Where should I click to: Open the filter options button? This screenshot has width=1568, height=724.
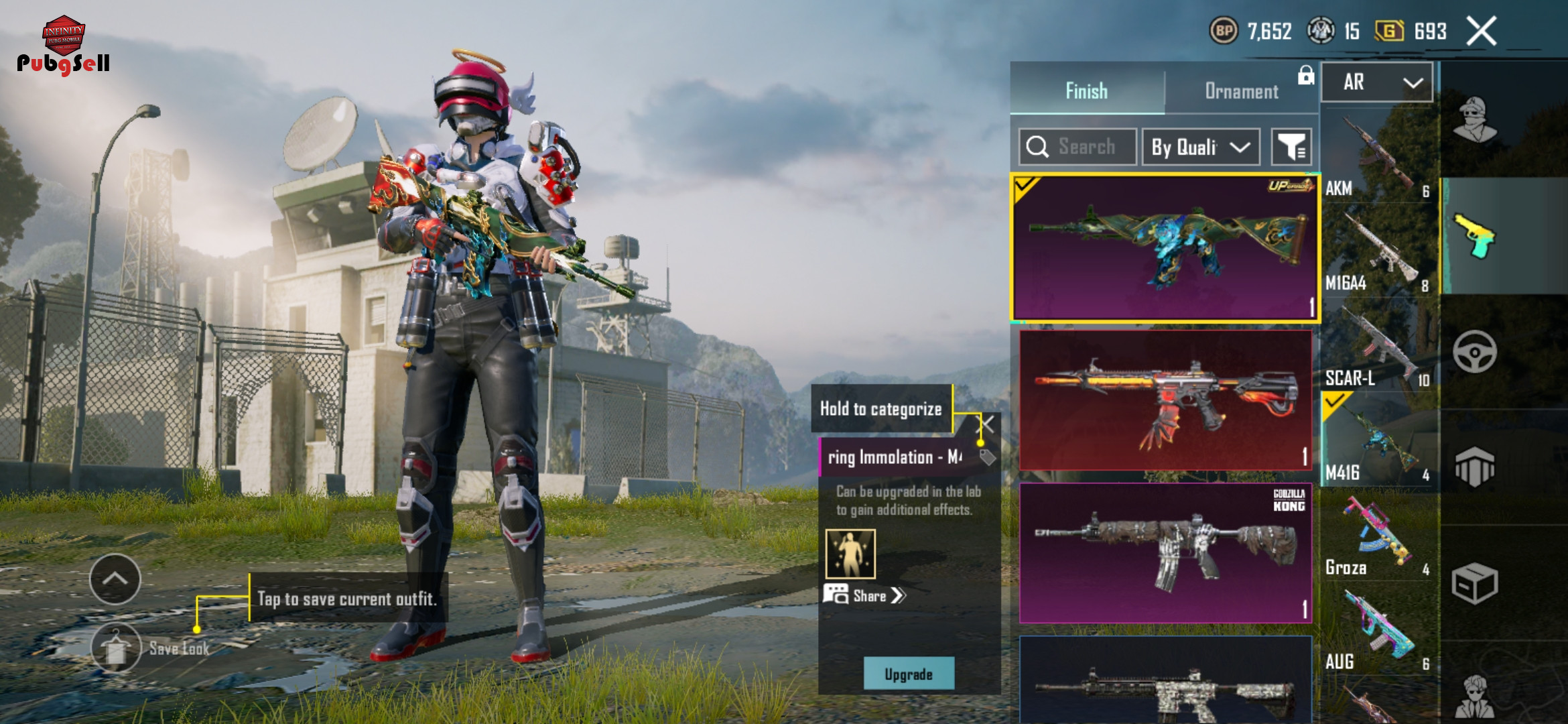[1291, 147]
